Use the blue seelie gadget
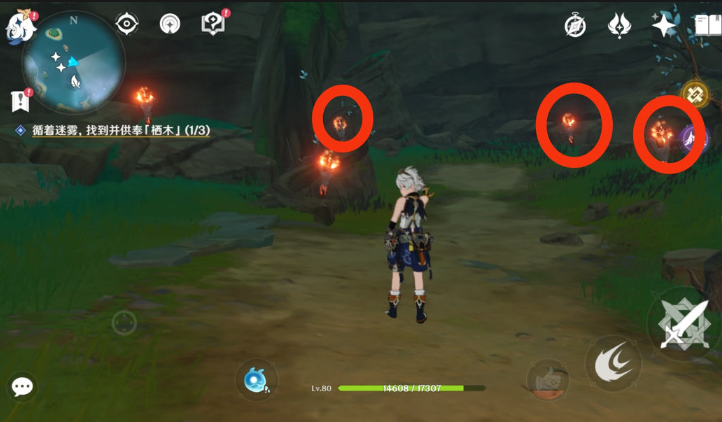The height and width of the screenshot is (422, 722). pyautogui.click(x=257, y=380)
